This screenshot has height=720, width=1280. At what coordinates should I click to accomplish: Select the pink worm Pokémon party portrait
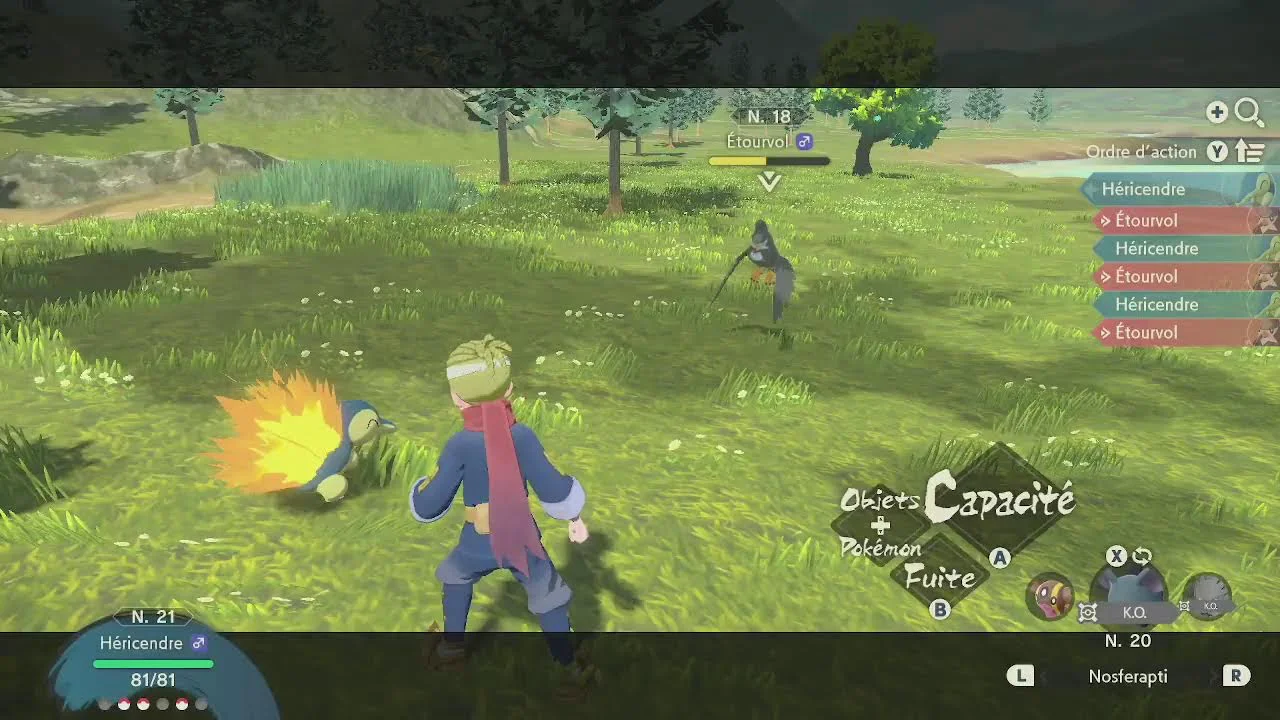pos(1049,598)
